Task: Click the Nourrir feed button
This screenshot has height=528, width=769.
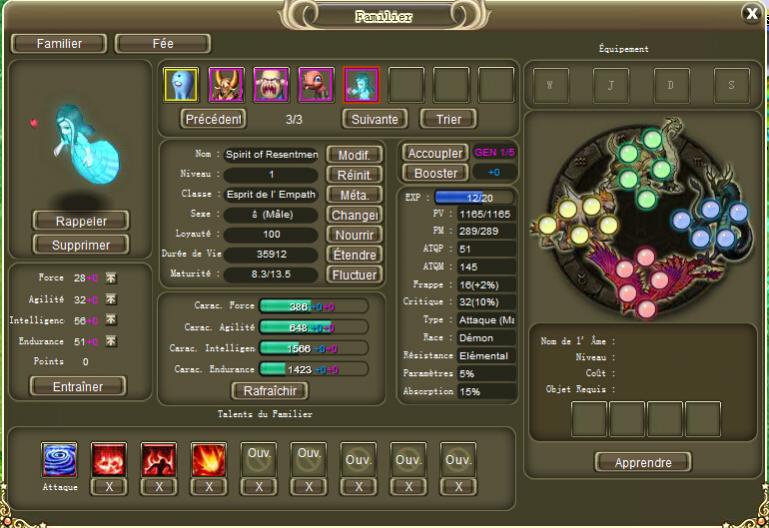Action: point(355,235)
